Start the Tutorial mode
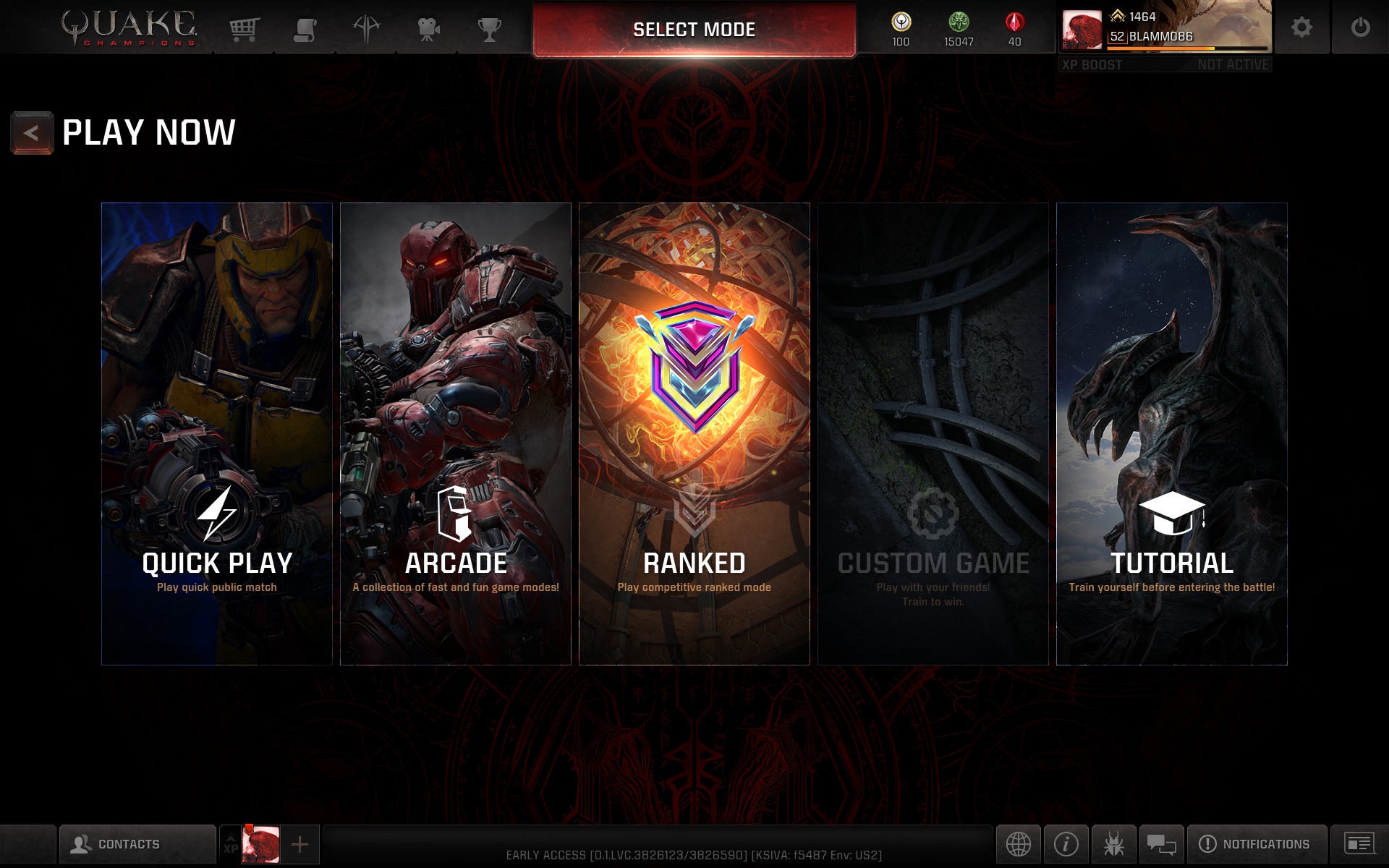The height and width of the screenshot is (868, 1389). coord(1172,434)
